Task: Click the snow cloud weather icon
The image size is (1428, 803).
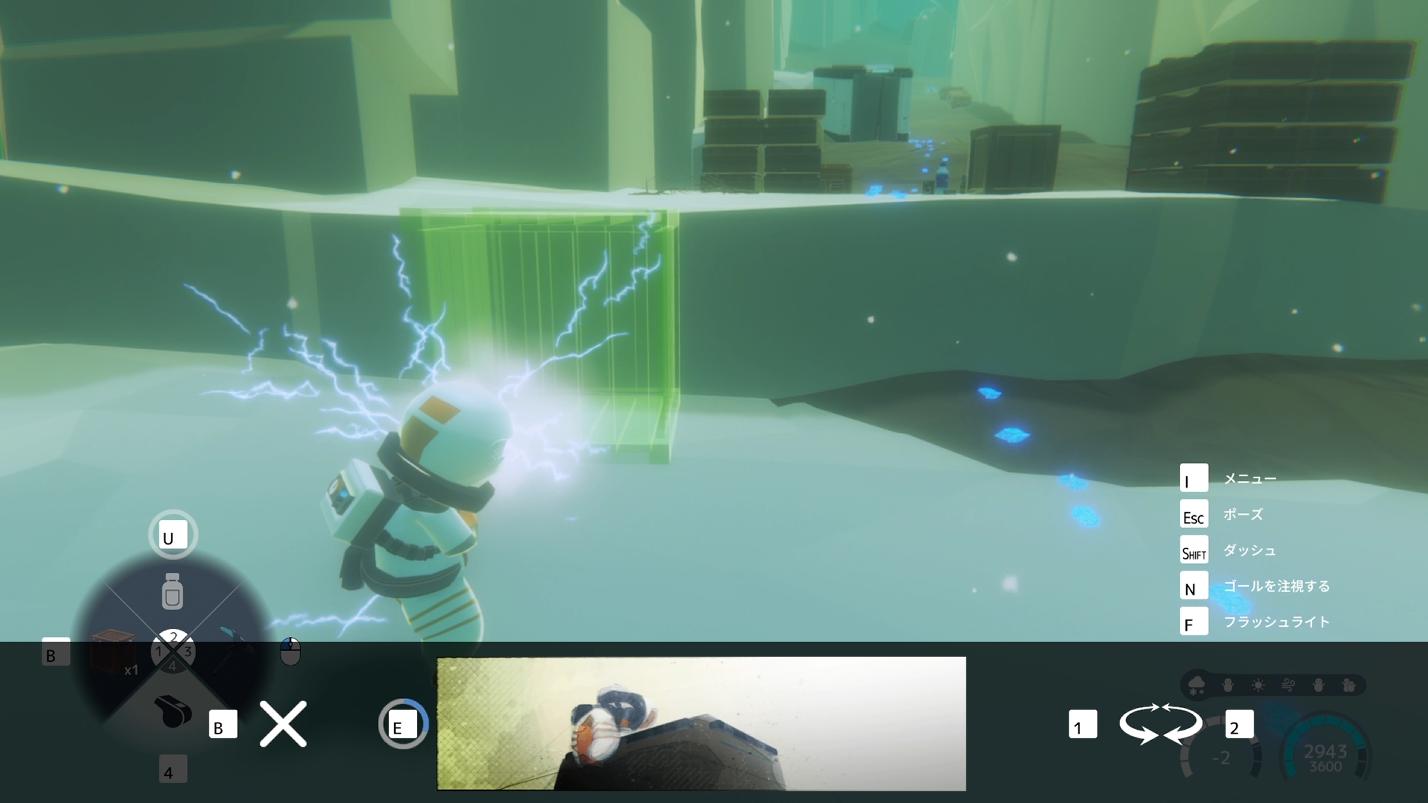Action: point(1198,683)
